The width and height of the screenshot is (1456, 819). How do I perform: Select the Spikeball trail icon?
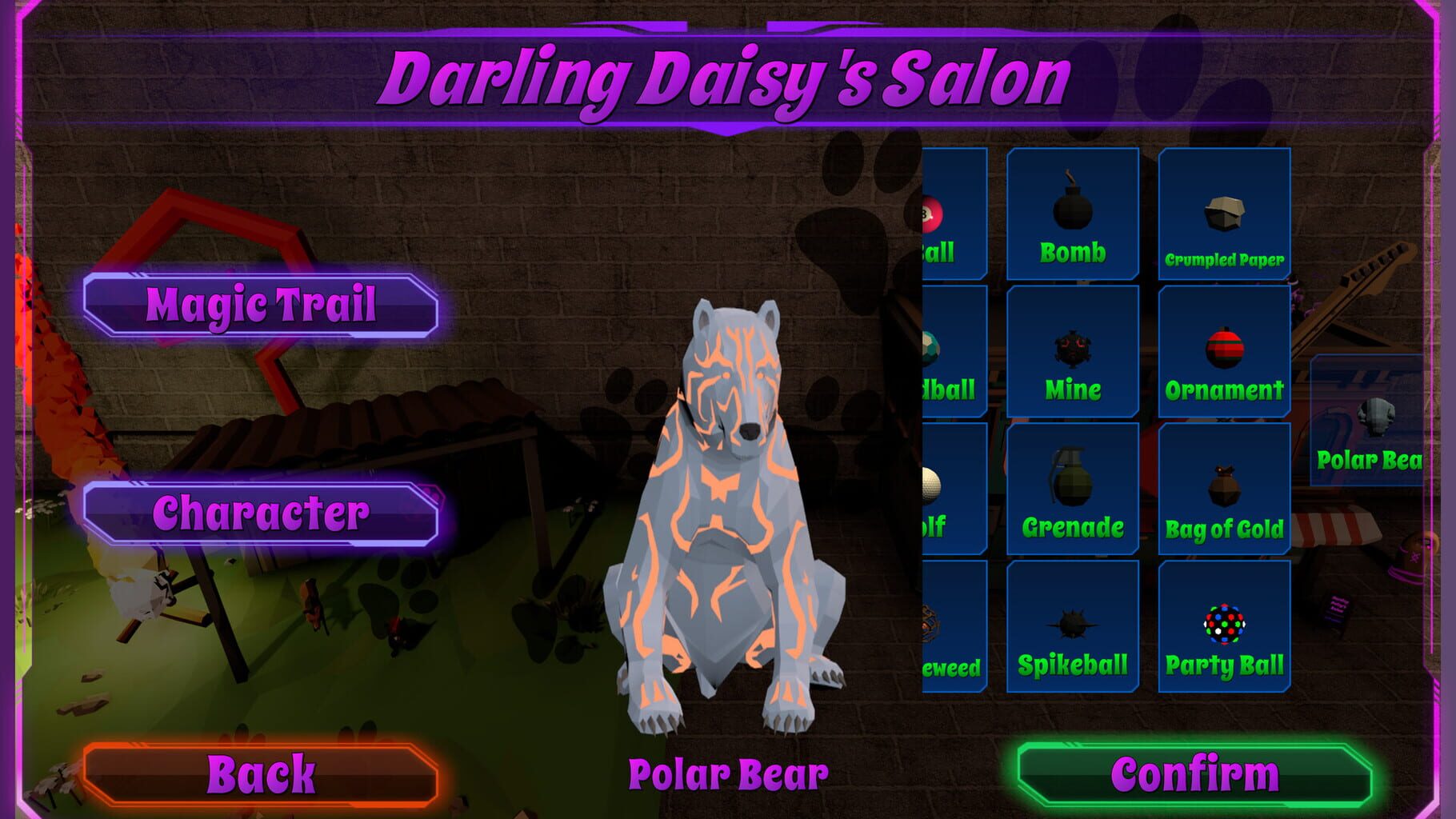(x=1071, y=624)
